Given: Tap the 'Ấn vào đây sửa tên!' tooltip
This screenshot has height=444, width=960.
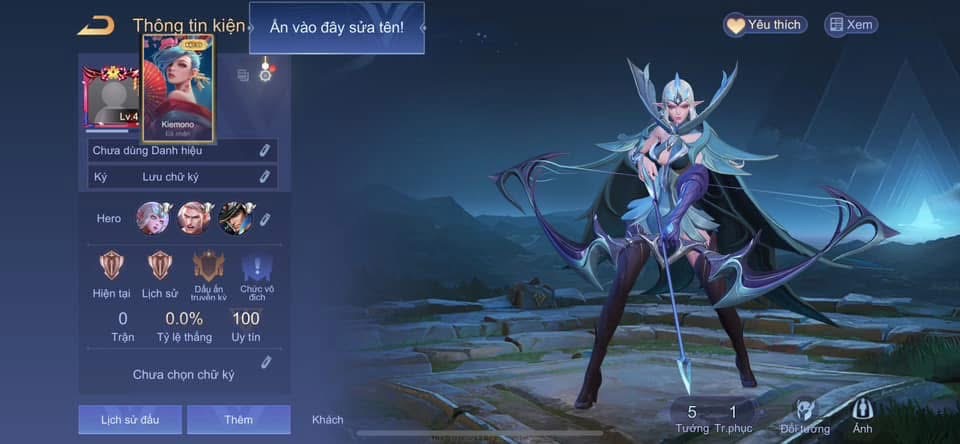Looking at the screenshot, I should click(337, 27).
